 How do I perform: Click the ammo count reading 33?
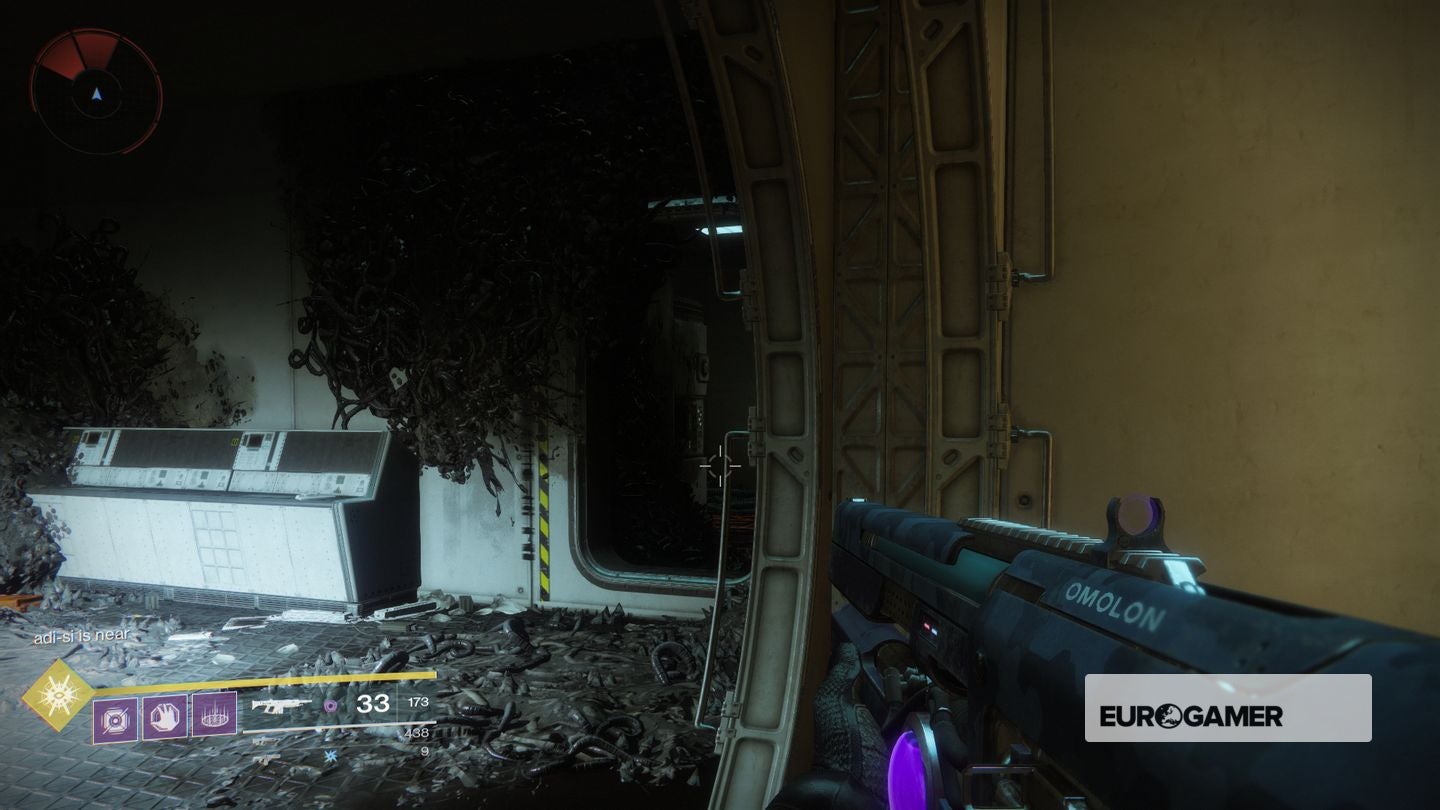[x=372, y=704]
